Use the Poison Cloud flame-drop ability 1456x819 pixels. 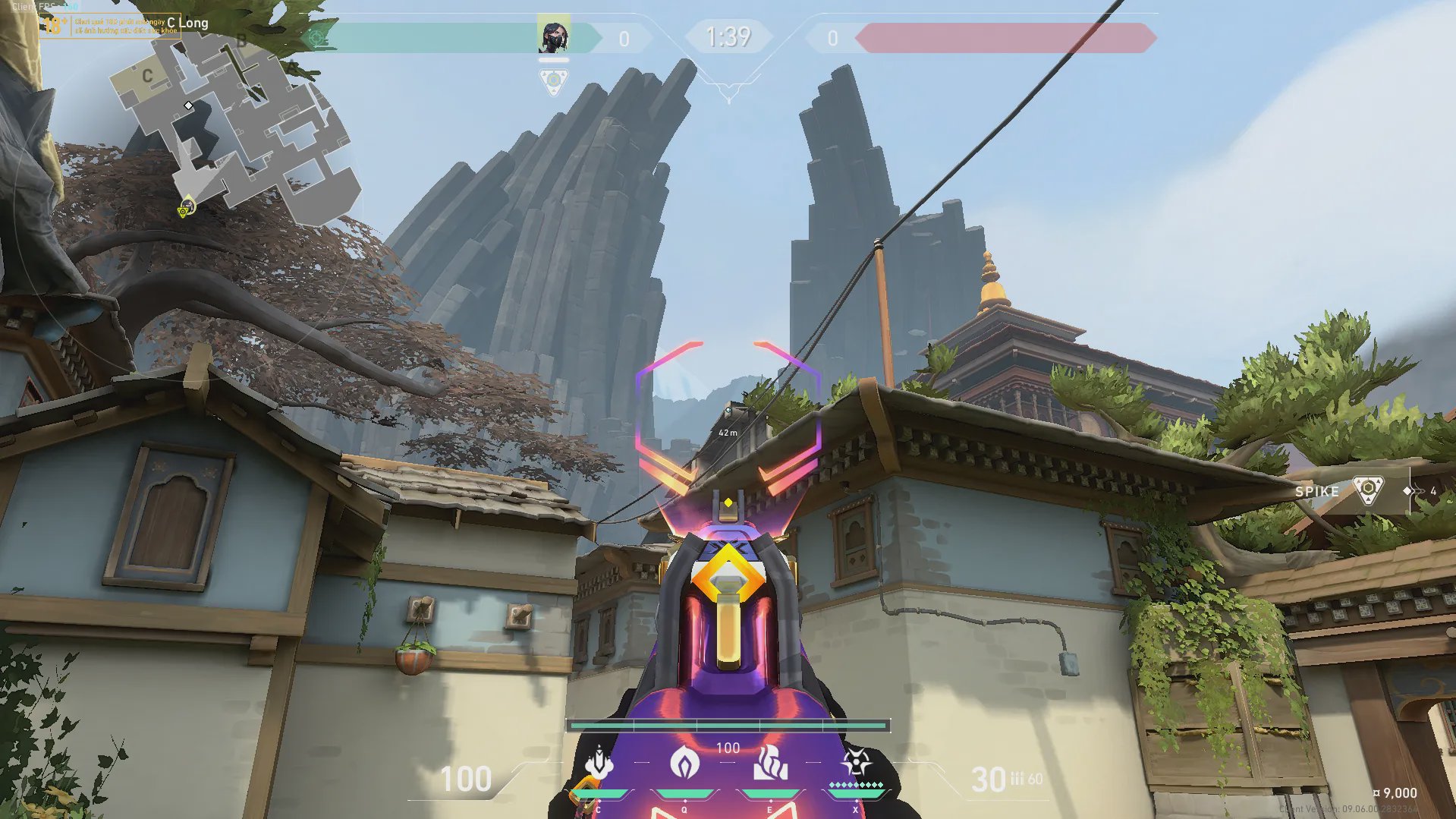point(684,762)
